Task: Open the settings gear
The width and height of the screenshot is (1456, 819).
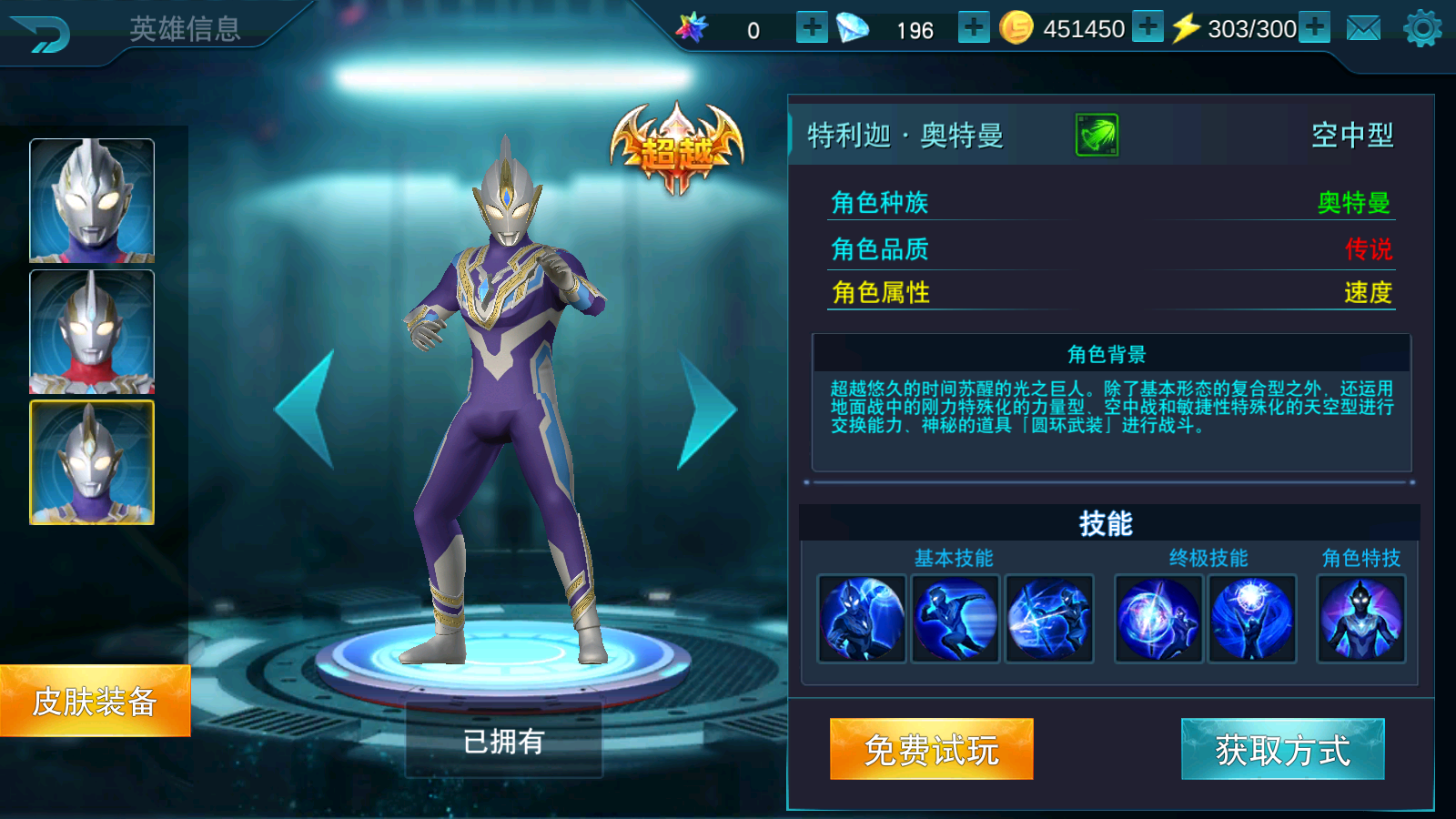Action: 1422,29
